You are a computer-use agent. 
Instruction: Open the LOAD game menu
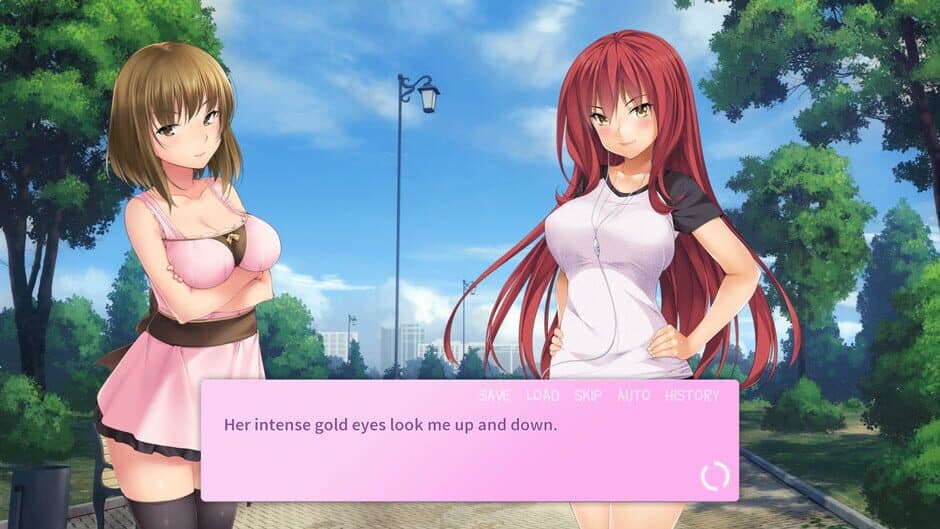[542, 395]
